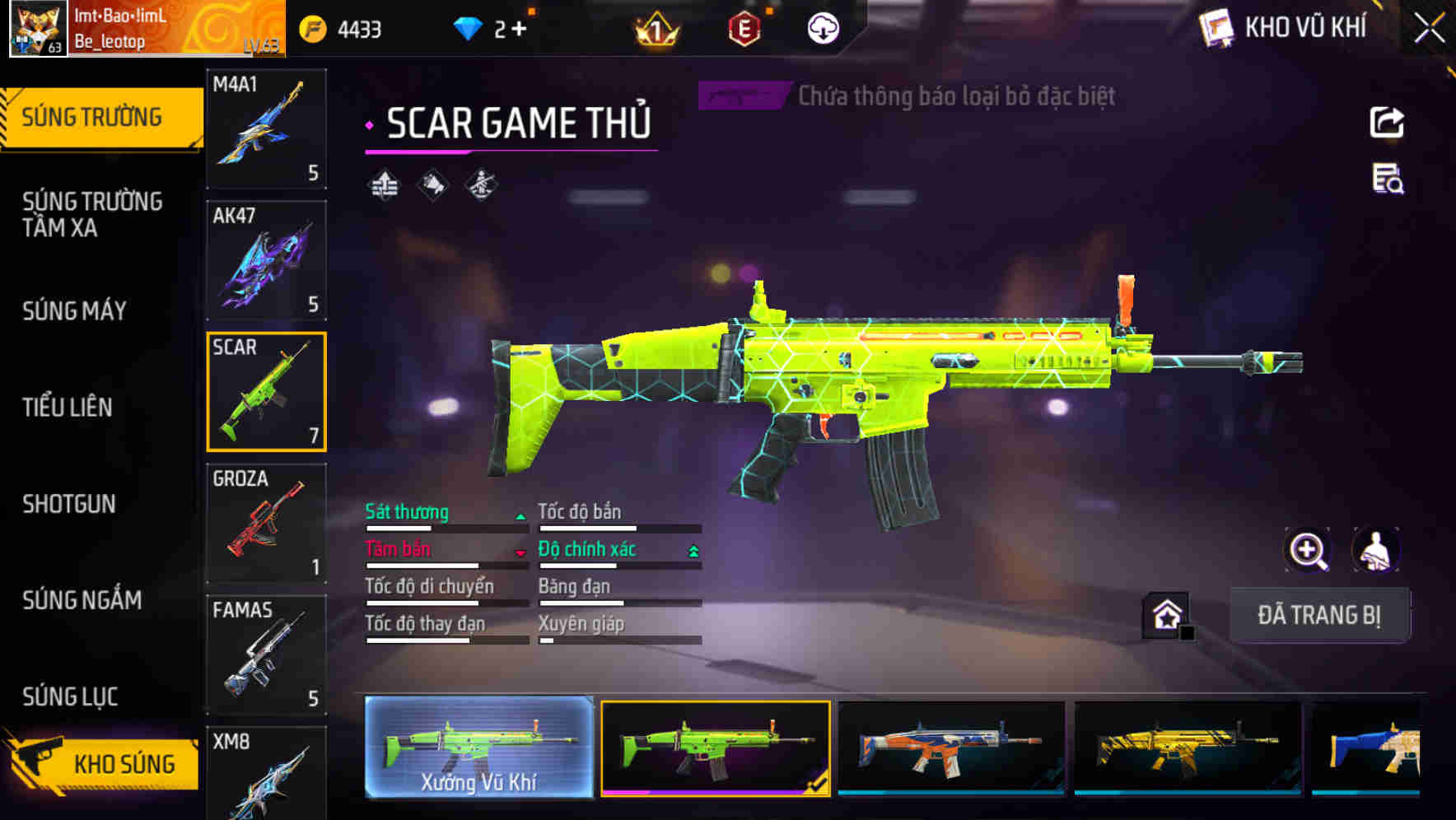Expand the green arrow next to Sát thương

pos(520,515)
